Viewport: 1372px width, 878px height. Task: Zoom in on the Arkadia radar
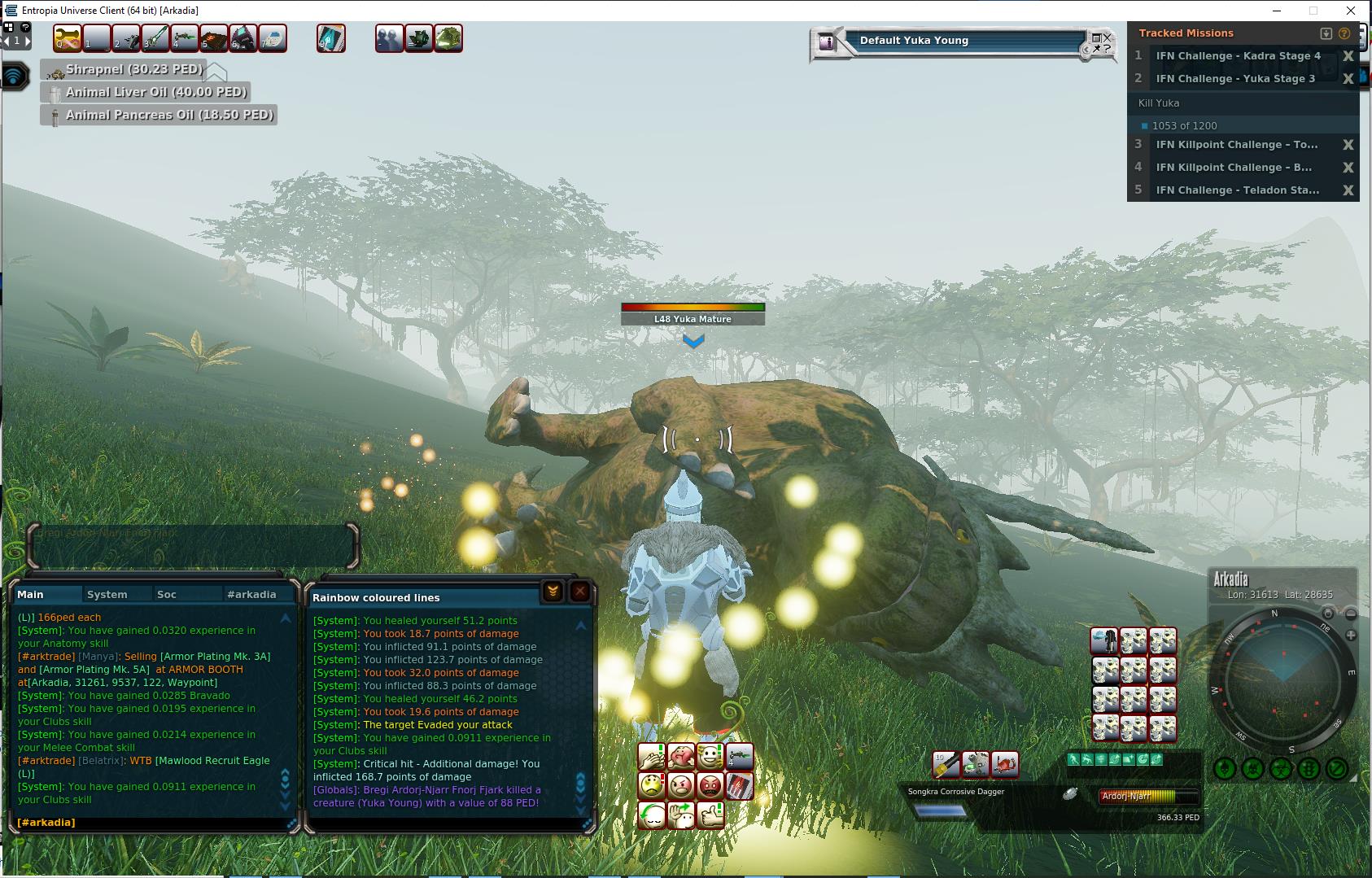1351,635
